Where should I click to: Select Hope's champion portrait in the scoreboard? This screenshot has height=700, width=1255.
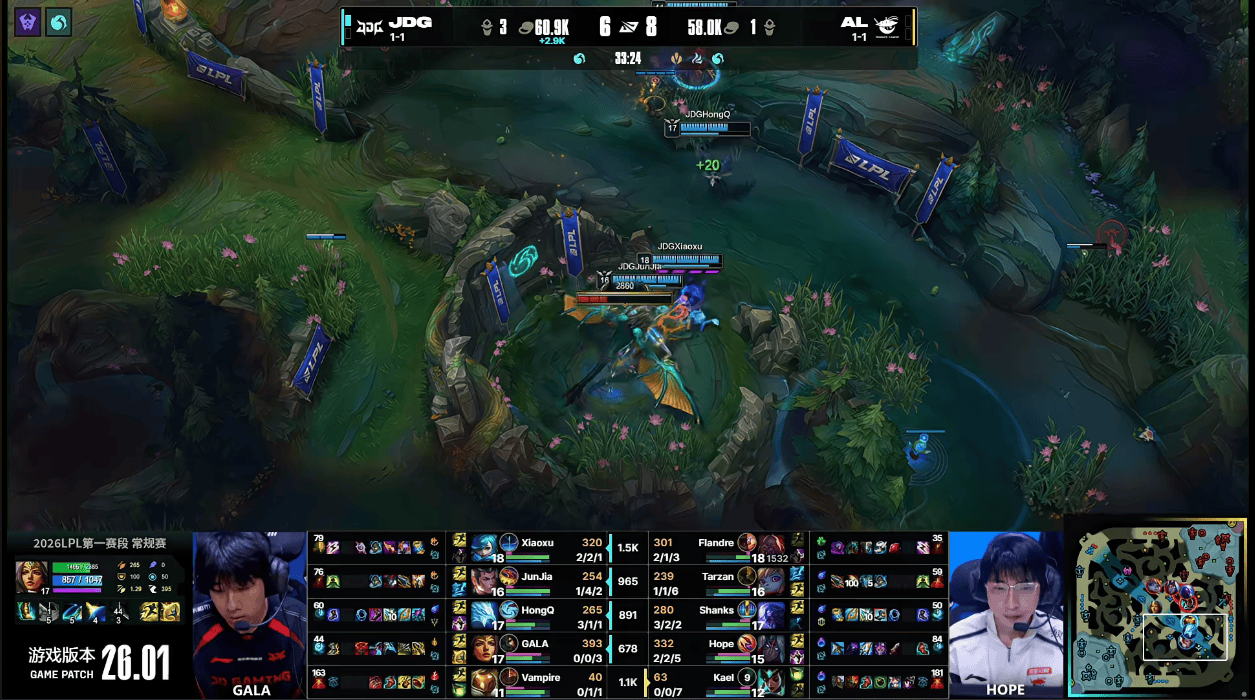(771, 648)
